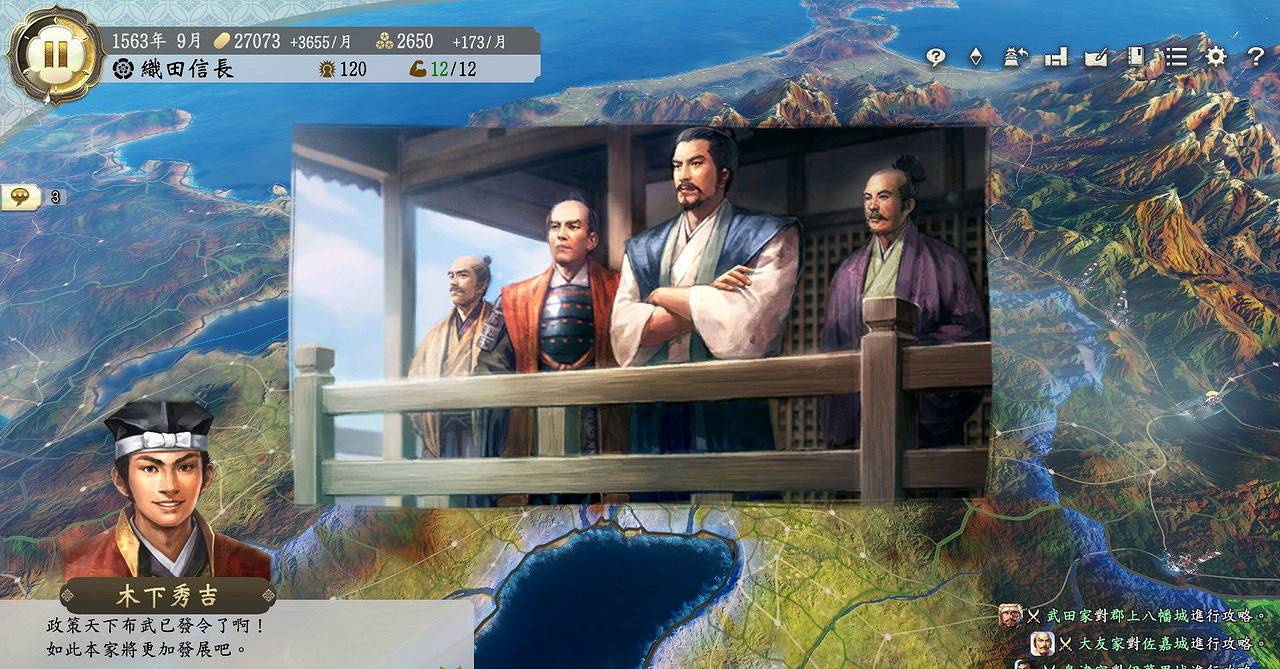
Task: Open the question speech-bubble advice icon
Action: tap(936, 57)
